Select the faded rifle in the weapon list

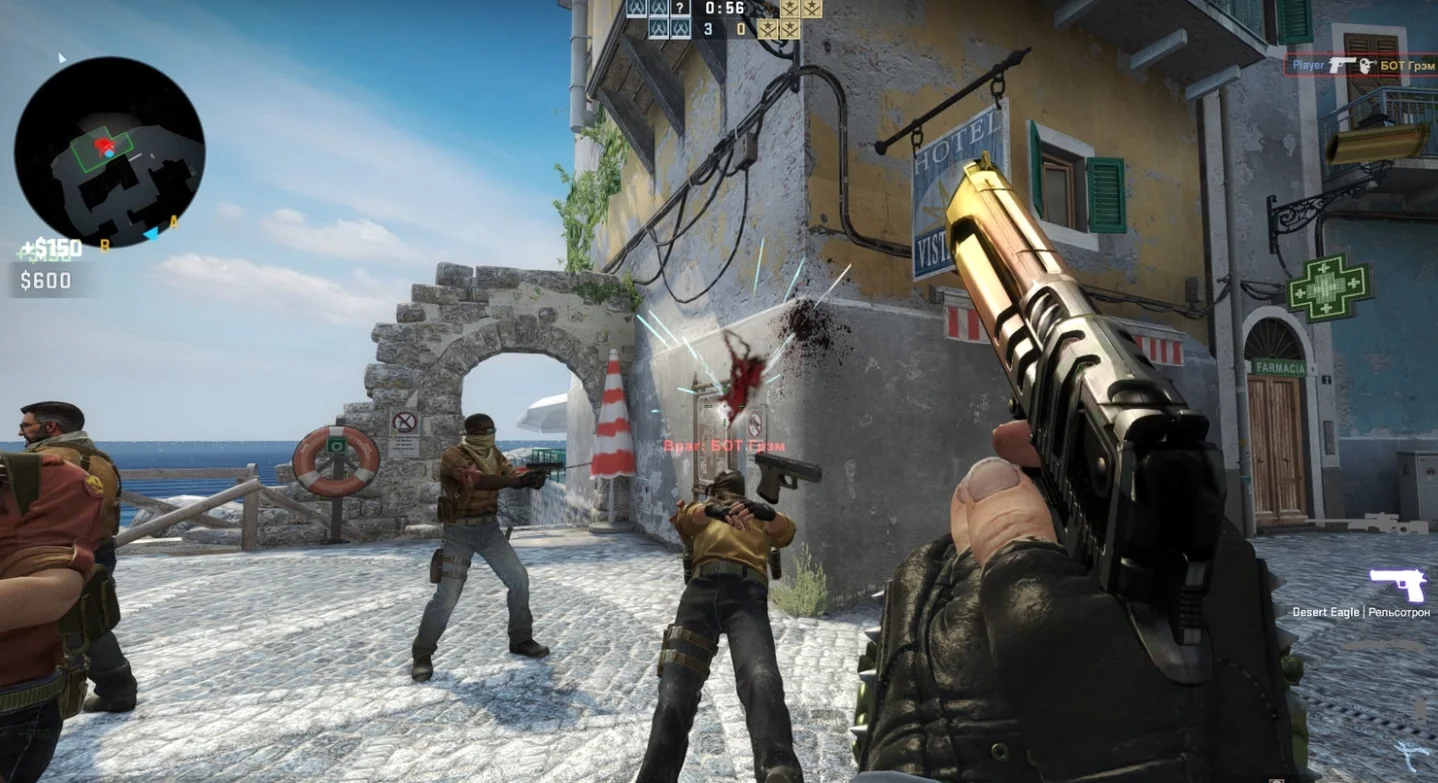tap(1380, 523)
